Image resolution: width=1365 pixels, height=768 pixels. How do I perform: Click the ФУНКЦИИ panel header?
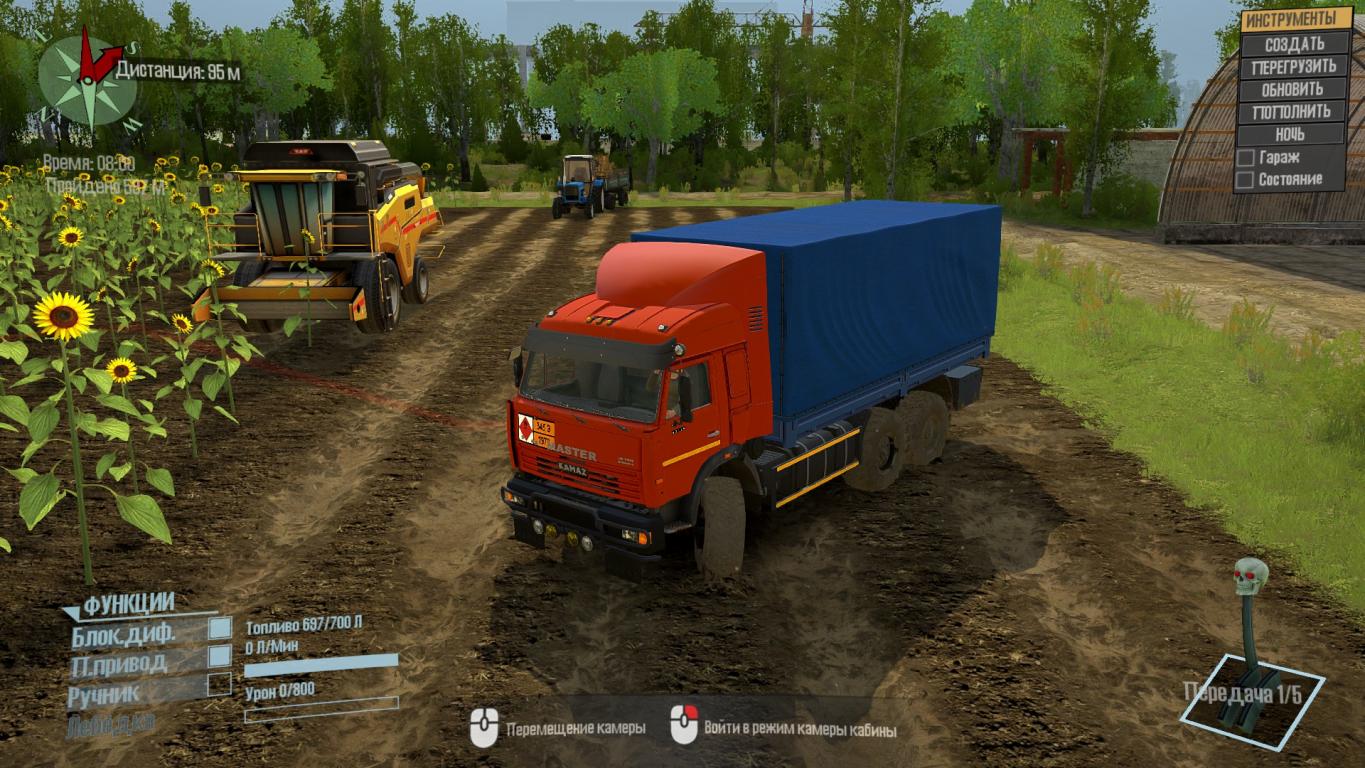click(x=128, y=603)
